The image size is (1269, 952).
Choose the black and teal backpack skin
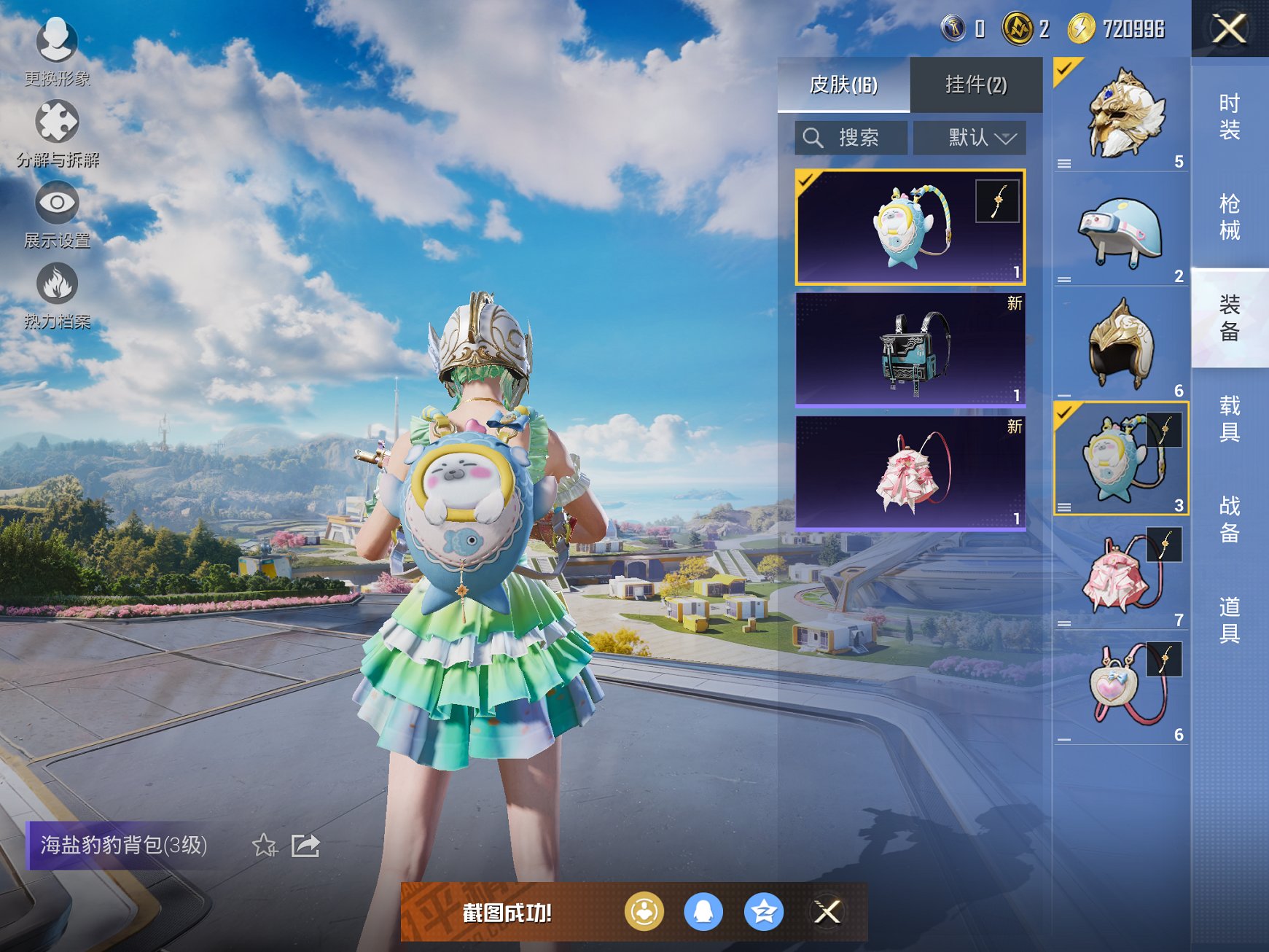[910, 350]
